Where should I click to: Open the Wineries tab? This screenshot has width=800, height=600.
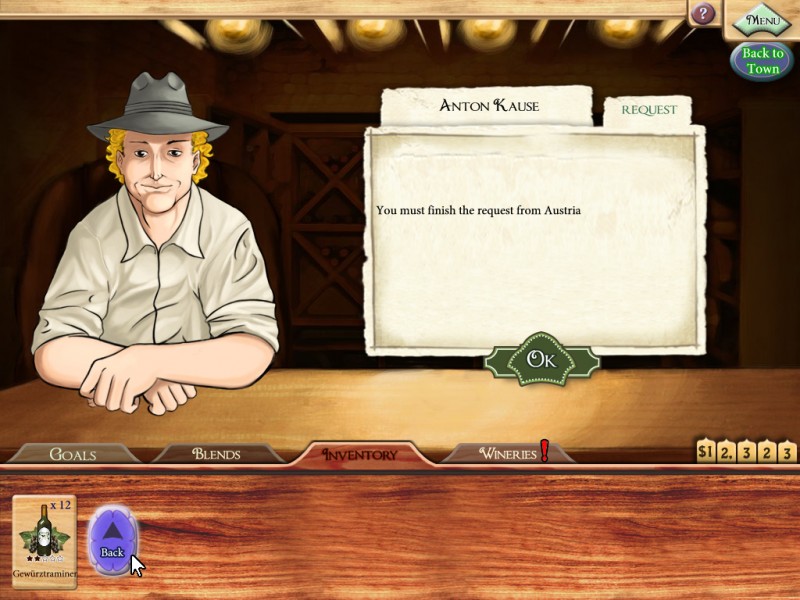(x=508, y=454)
